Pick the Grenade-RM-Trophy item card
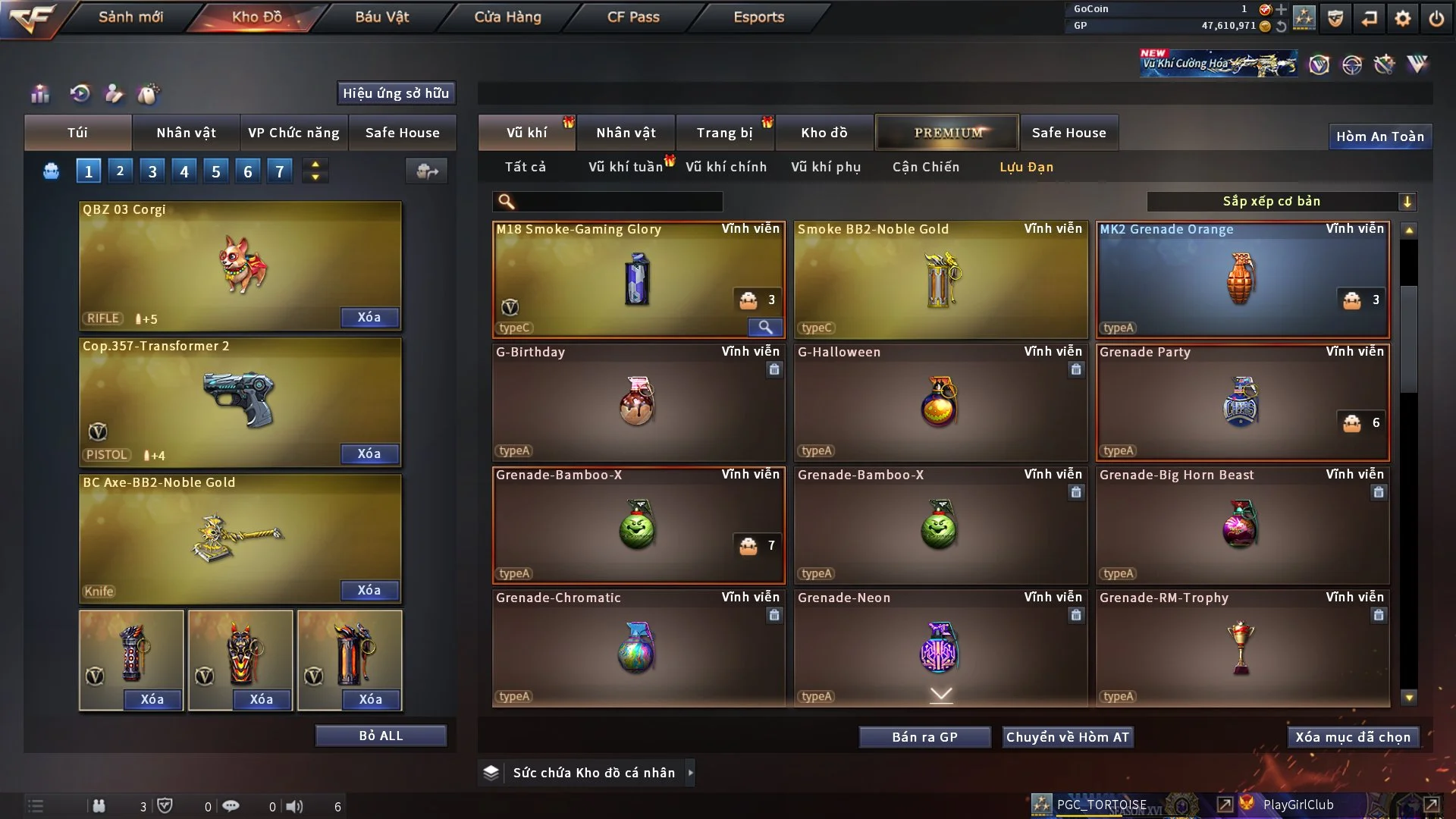This screenshot has width=1456, height=819. click(x=1242, y=648)
